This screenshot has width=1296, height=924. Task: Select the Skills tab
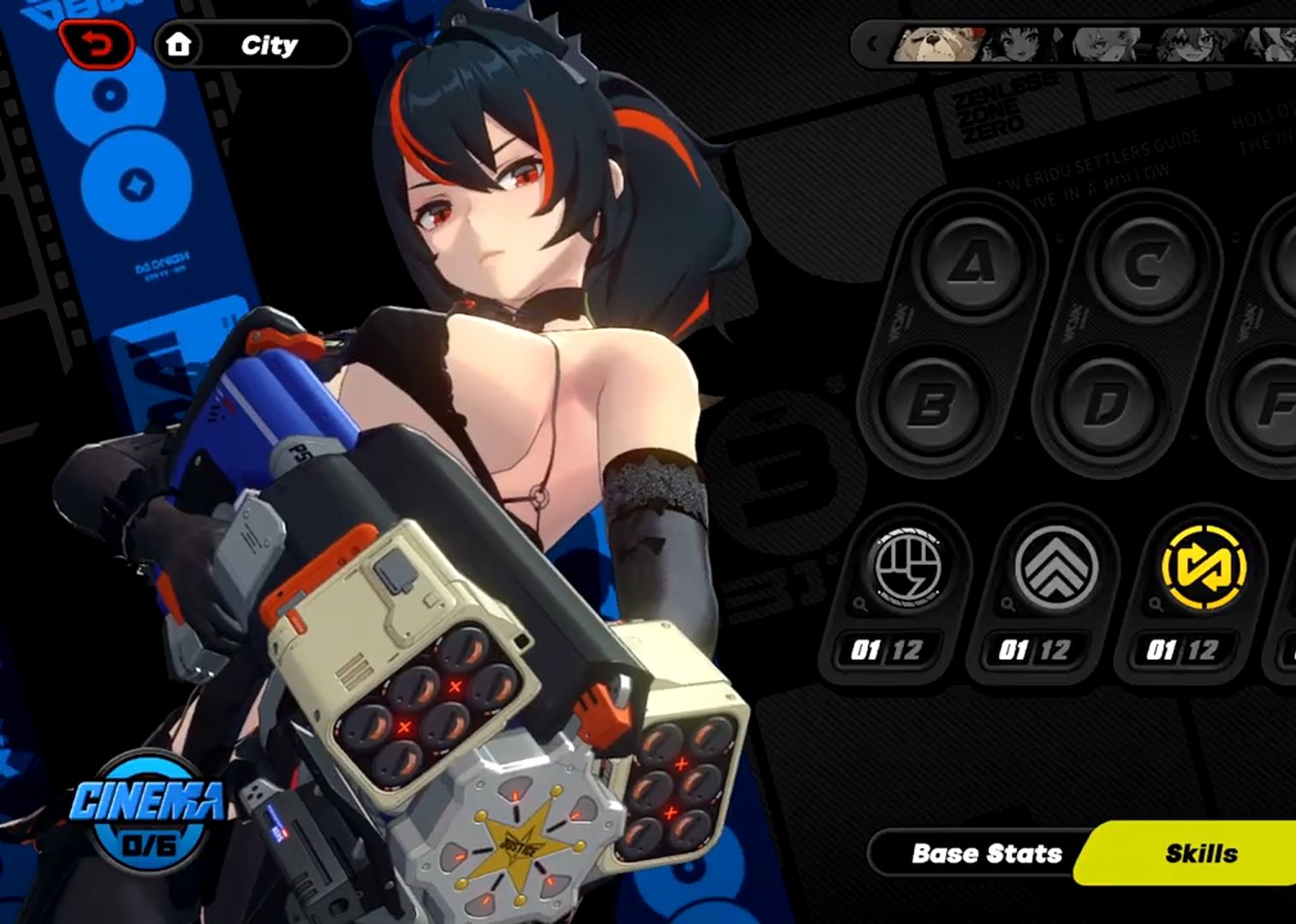pos(1200,853)
